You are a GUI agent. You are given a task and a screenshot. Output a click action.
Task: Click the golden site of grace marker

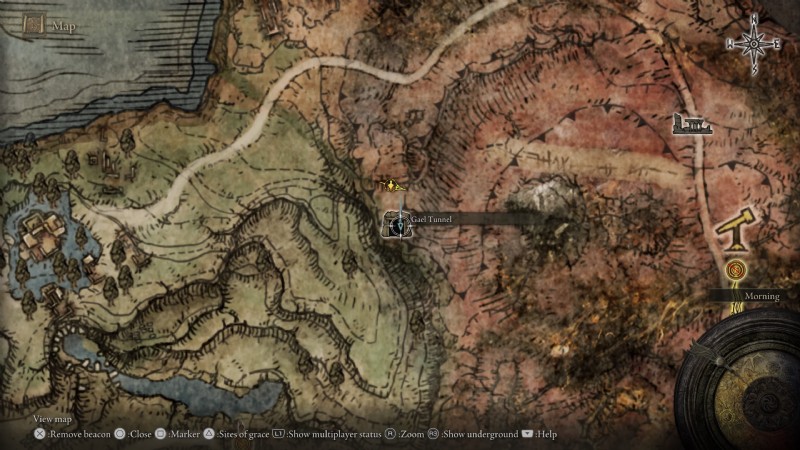point(393,185)
